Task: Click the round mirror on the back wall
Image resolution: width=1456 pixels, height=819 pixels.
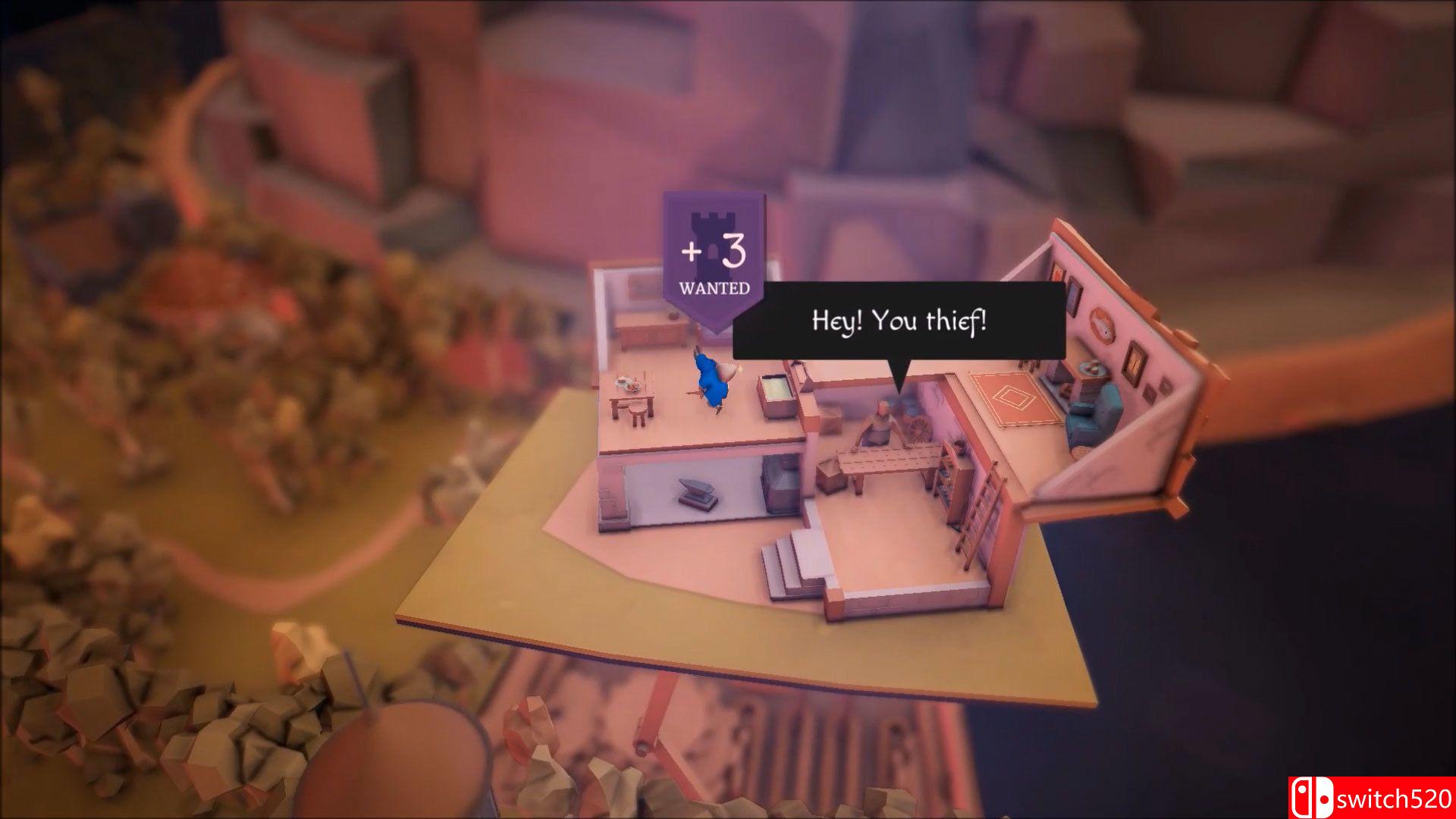Action: tap(1101, 326)
